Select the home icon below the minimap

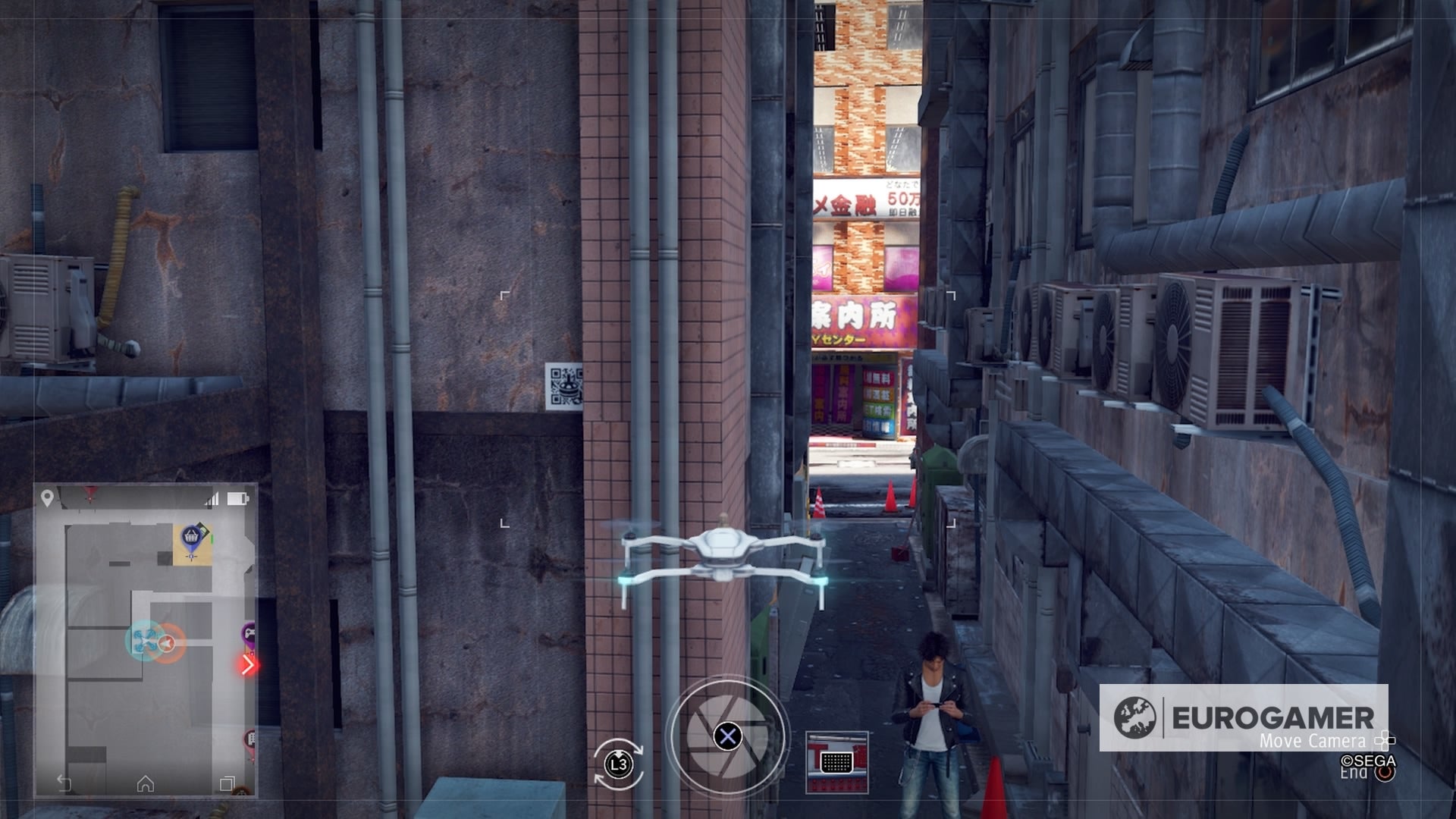[x=144, y=783]
